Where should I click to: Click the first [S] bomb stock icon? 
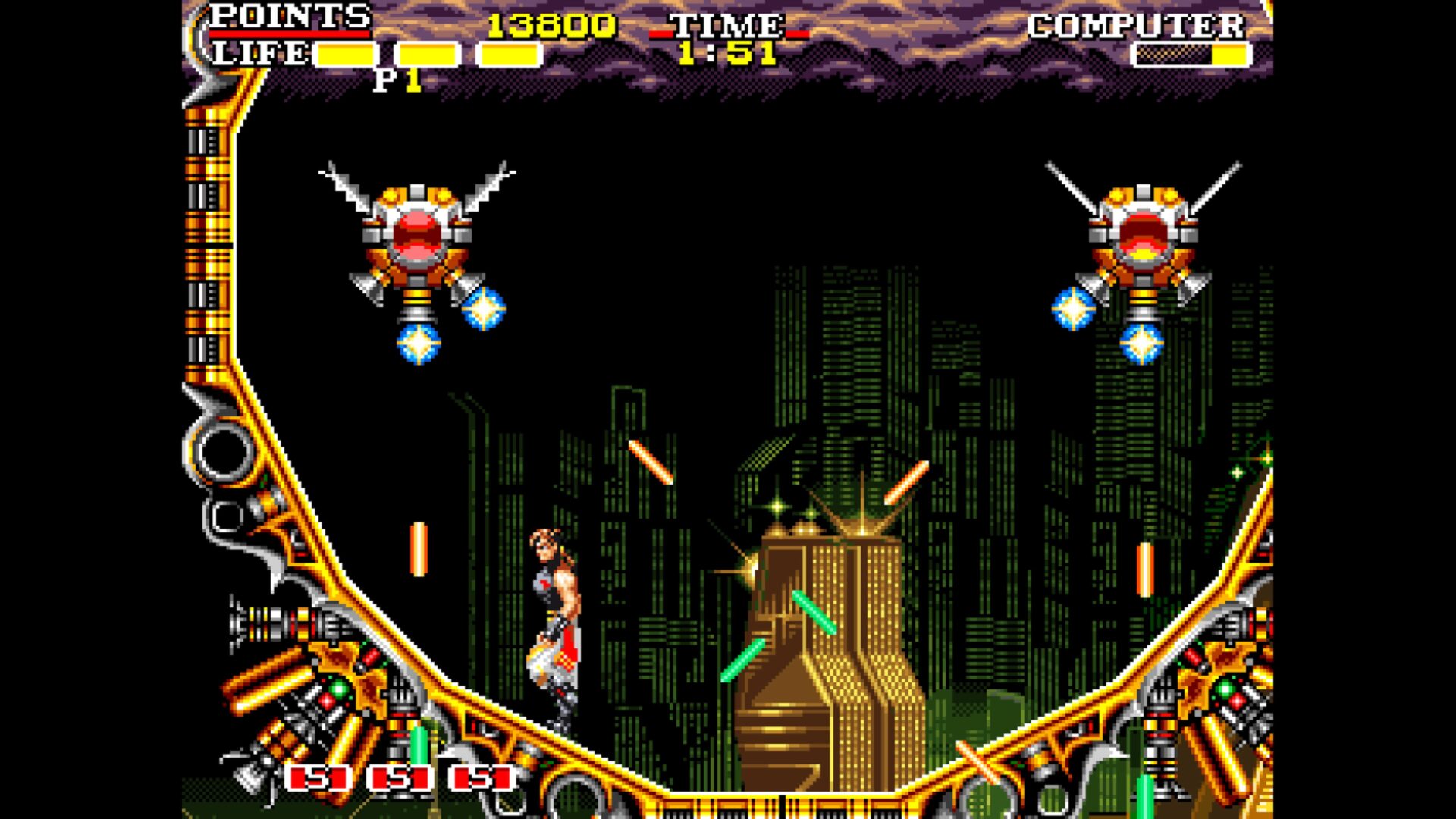click(x=318, y=777)
